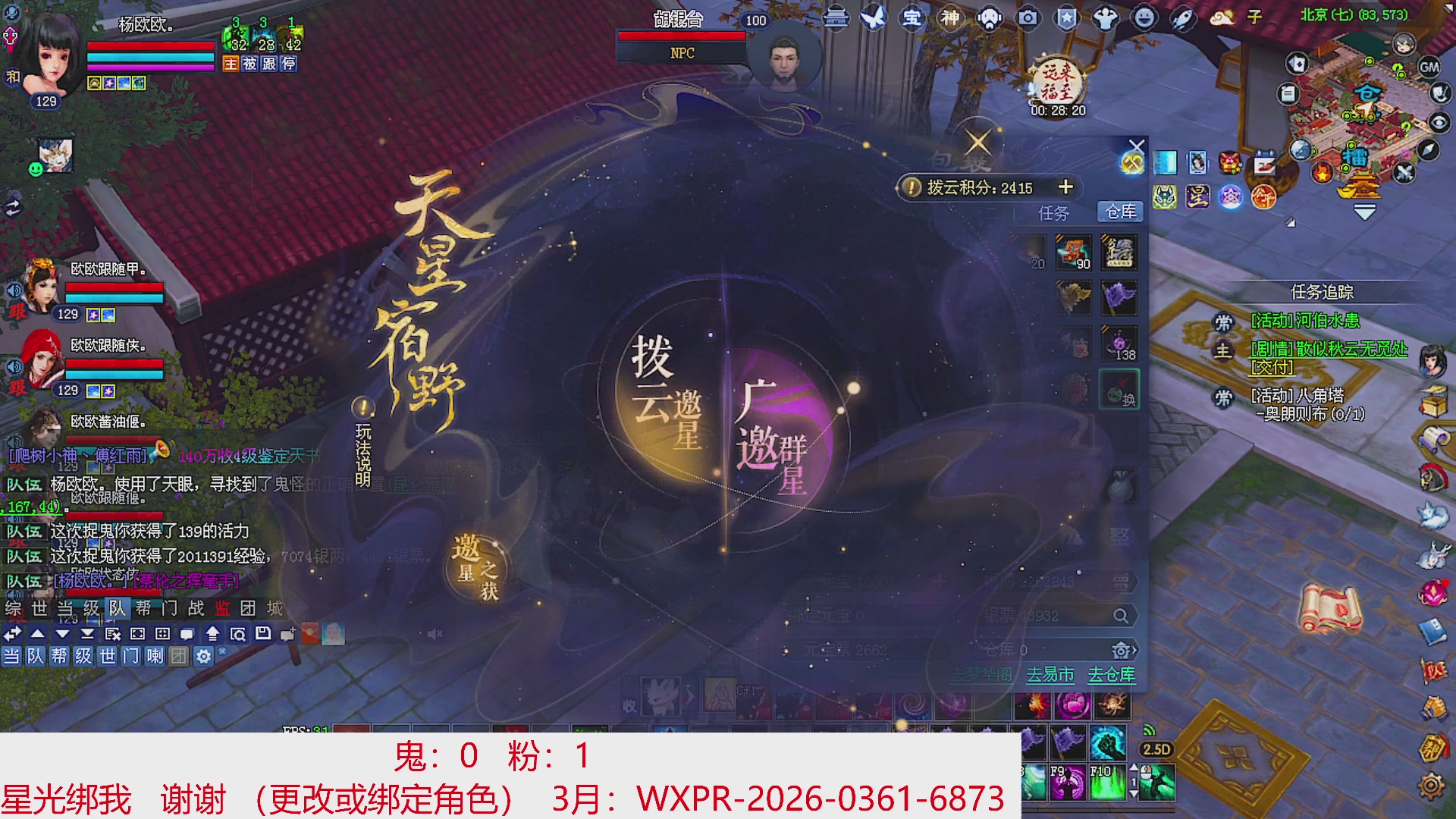Image resolution: width=1456 pixels, height=819 pixels.
Task: Open the camera screenshot icon on top toolbar
Action: pos(1028,19)
